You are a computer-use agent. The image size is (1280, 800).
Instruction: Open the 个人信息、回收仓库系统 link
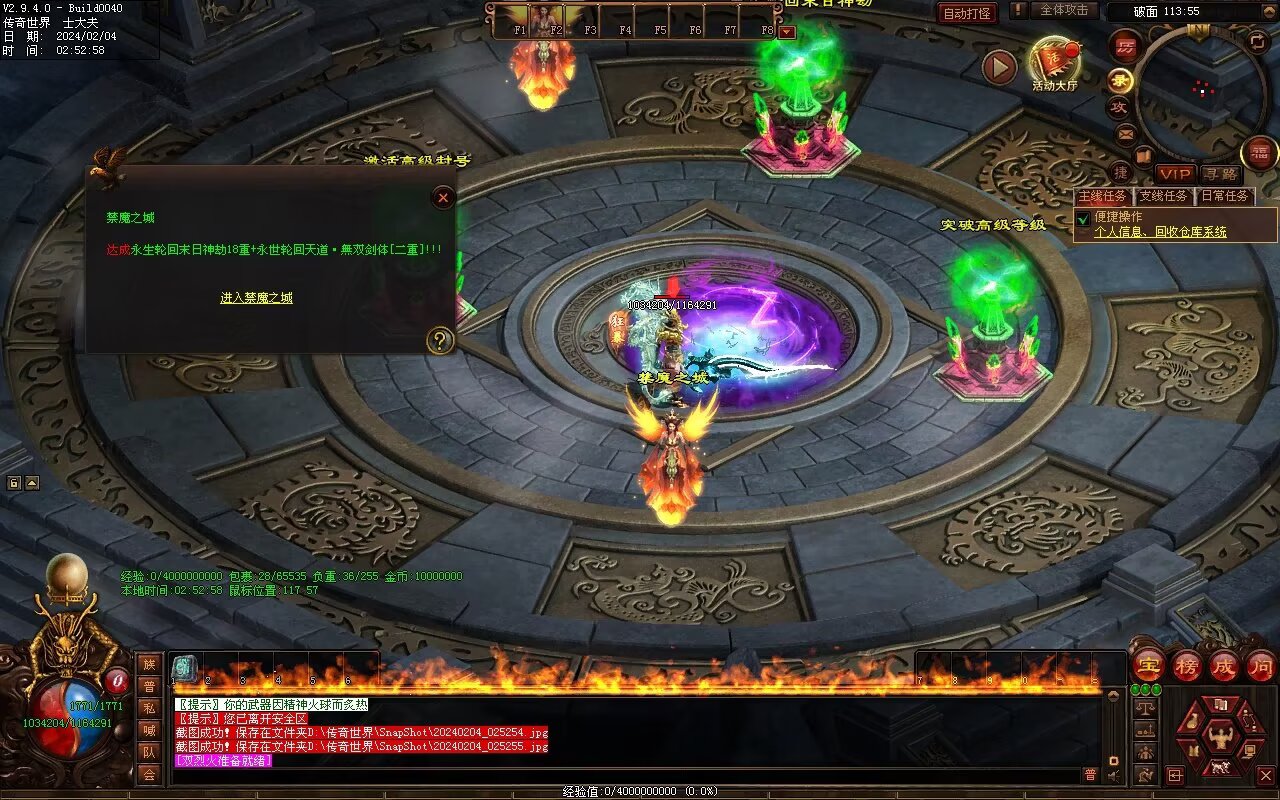(1160, 232)
